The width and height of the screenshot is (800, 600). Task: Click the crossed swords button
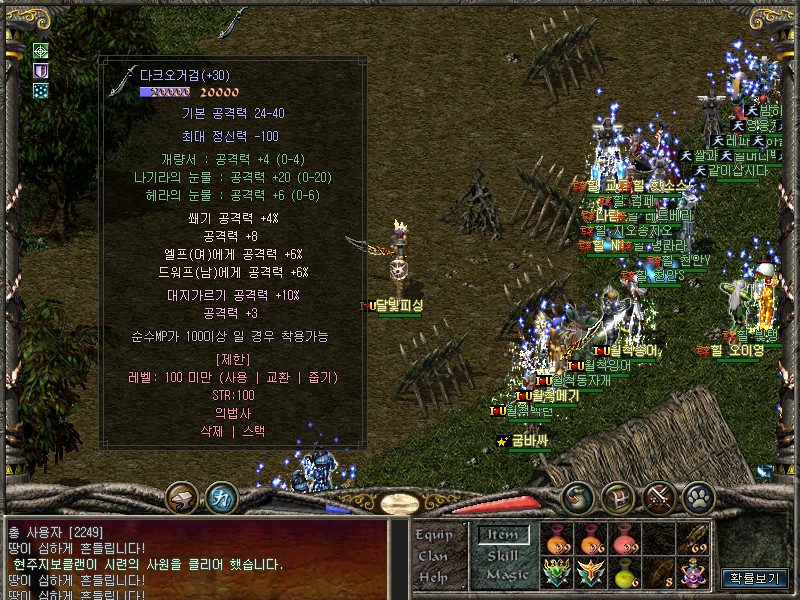(659, 496)
